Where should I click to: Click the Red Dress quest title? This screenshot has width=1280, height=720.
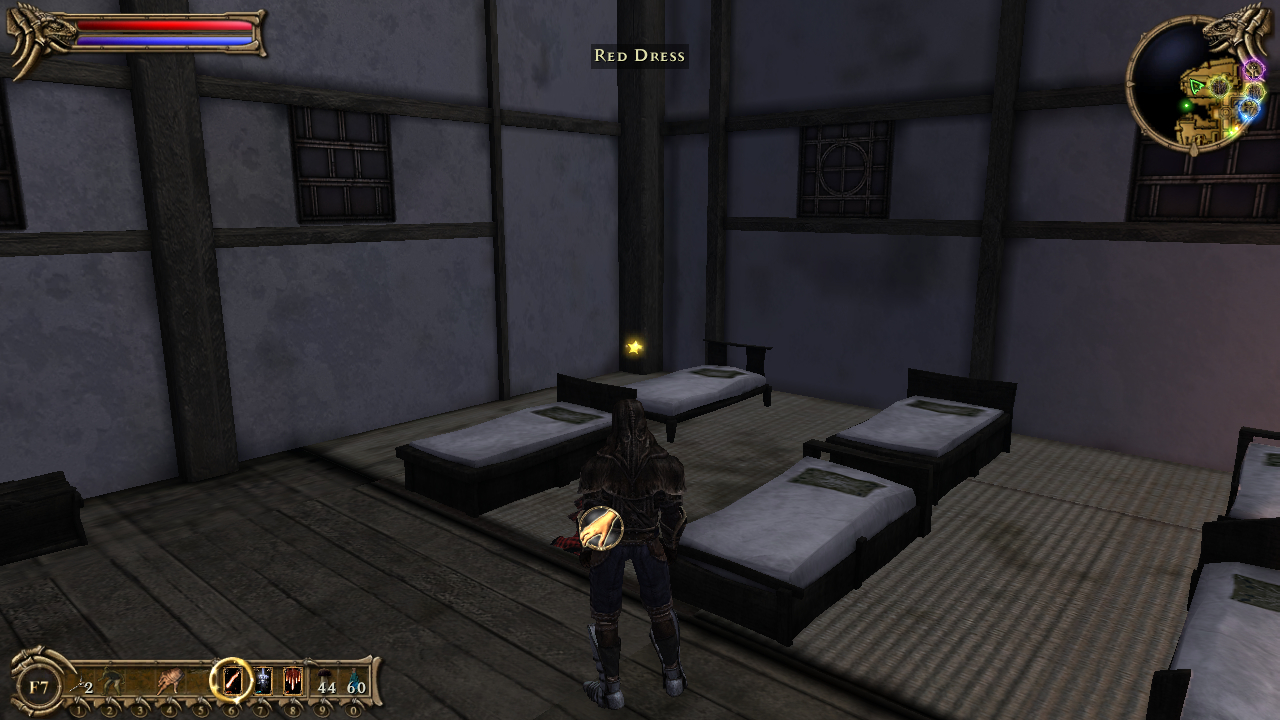coord(639,56)
